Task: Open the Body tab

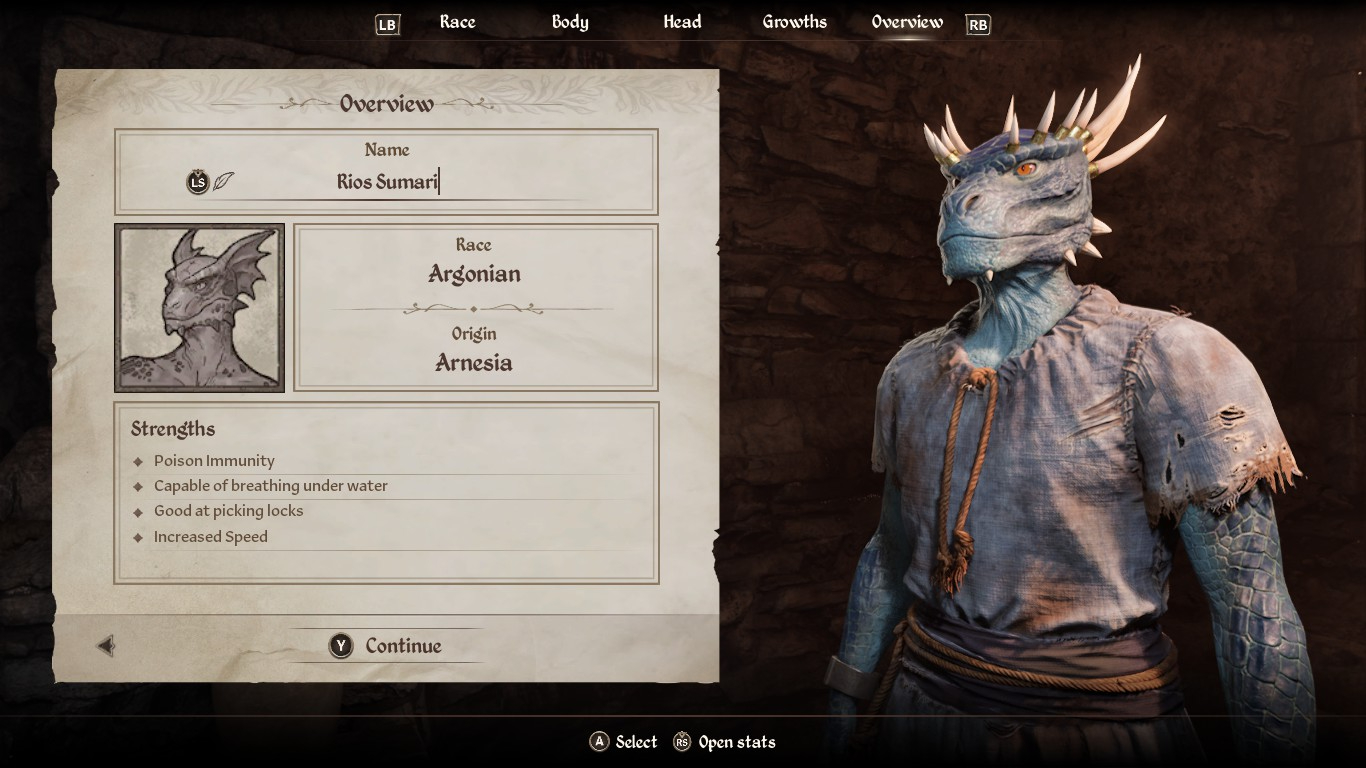Action: (570, 22)
